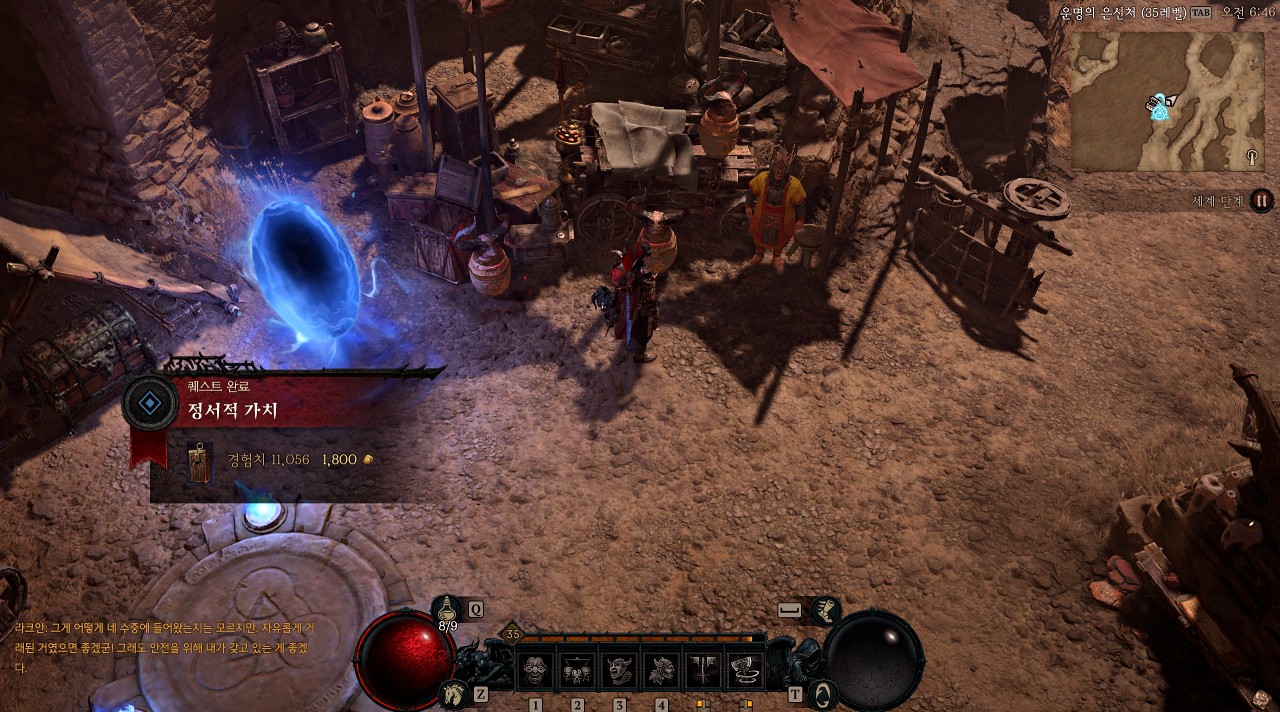Click the blue diamond quest emblem
1280x712 pixels.
click(150, 403)
